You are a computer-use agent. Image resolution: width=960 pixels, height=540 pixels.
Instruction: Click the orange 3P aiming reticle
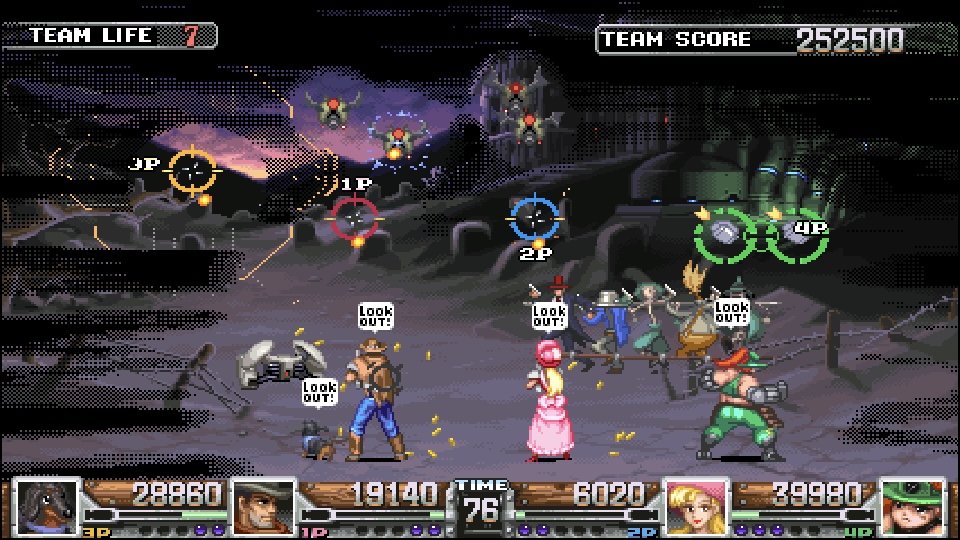(193, 170)
